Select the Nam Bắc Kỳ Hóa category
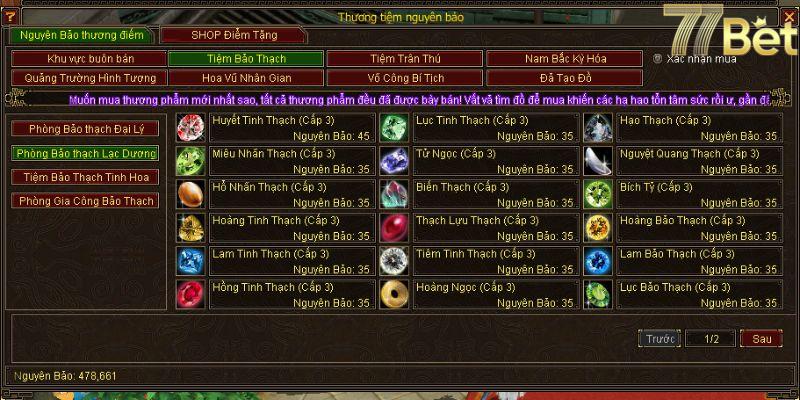Screen dimensions: 800x400 click(564, 59)
